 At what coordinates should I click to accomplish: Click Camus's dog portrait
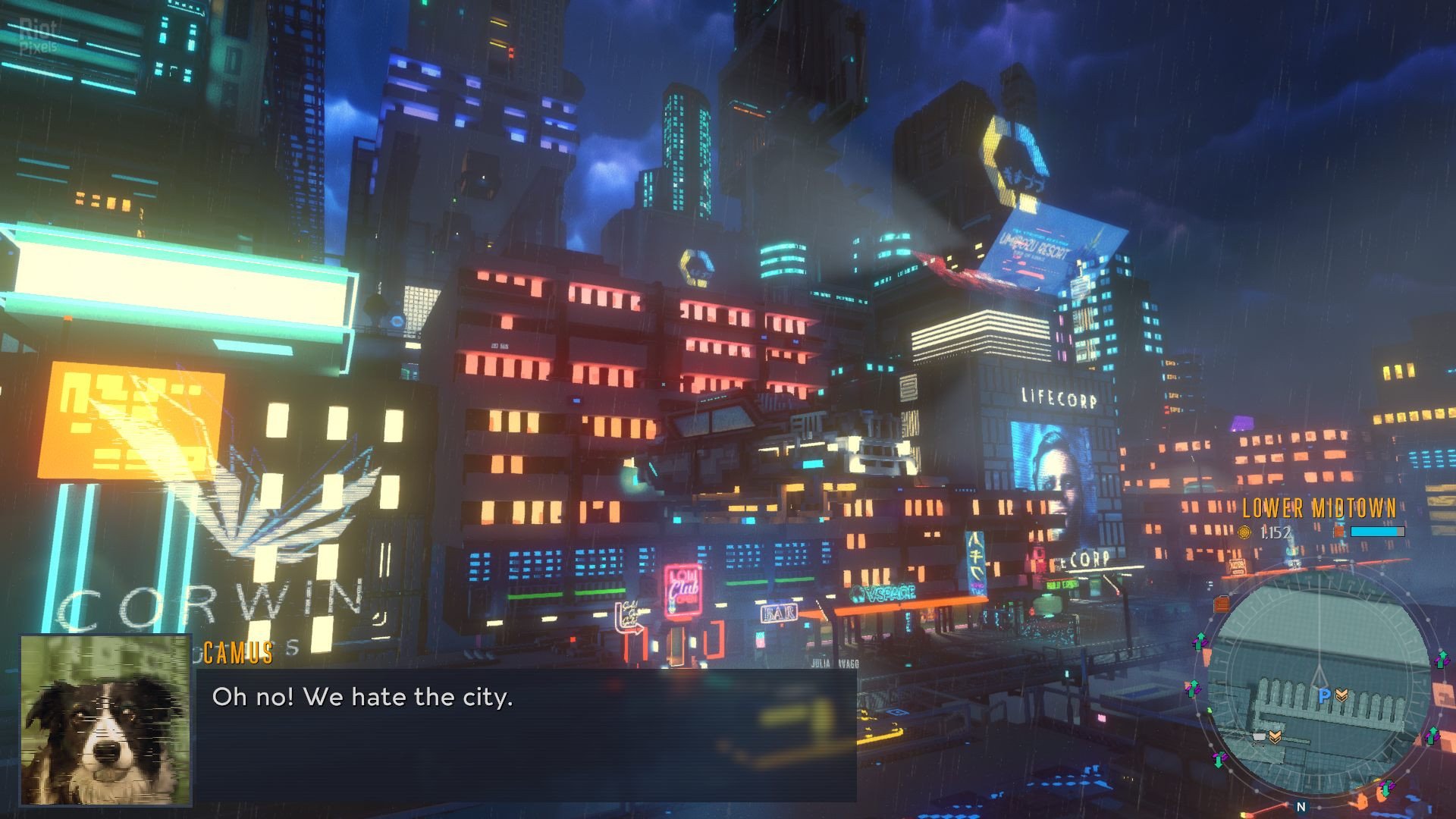[106, 720]
